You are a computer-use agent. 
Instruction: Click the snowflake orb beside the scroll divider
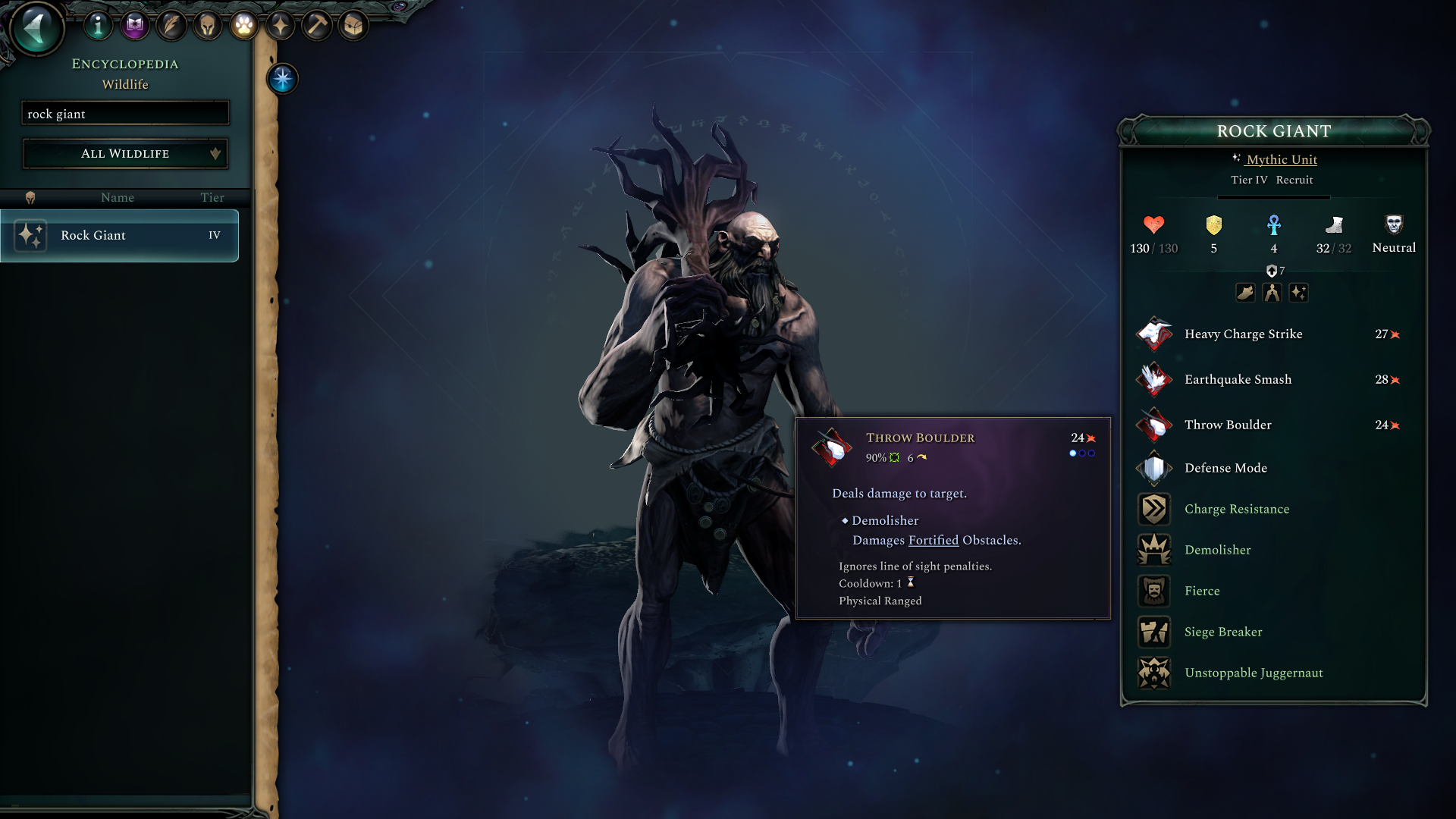click(x=281, y=79)
